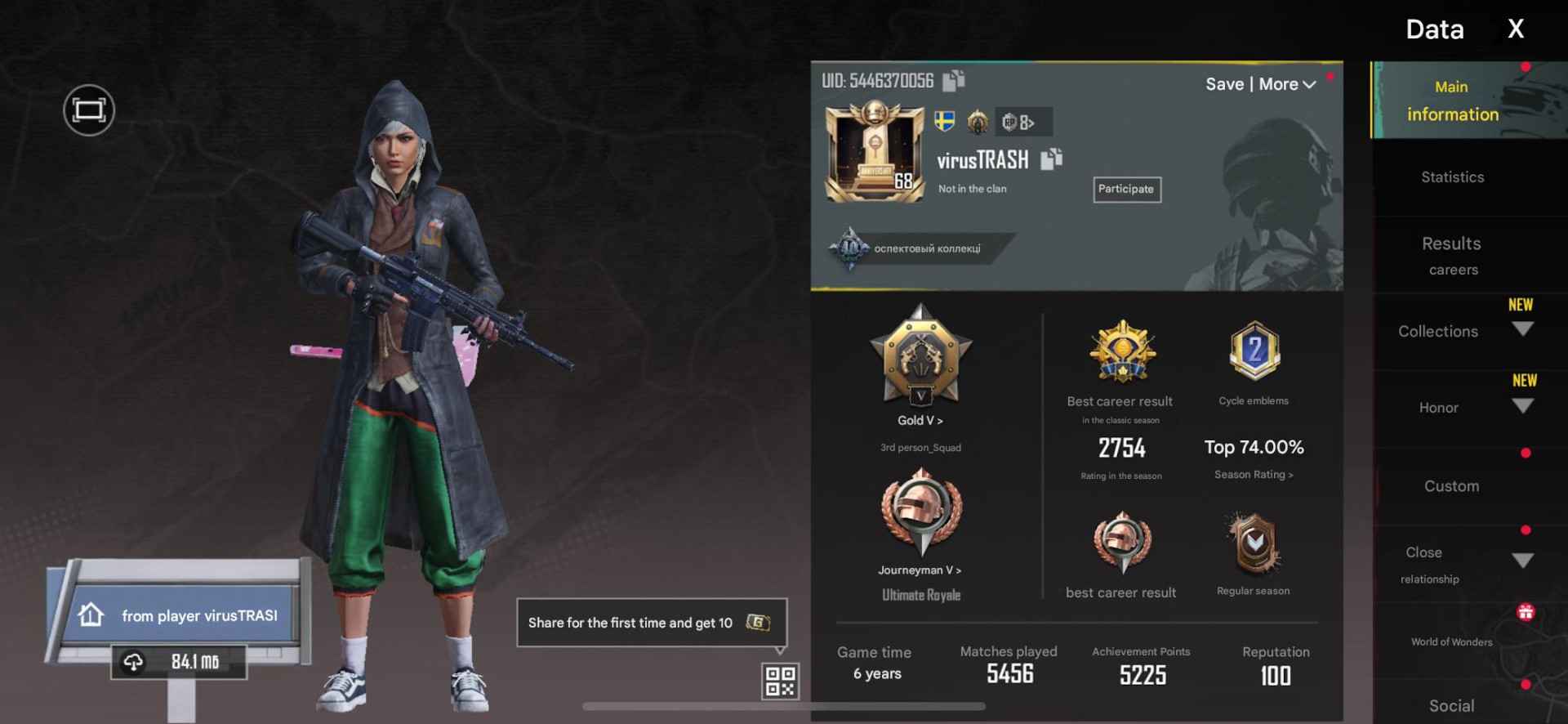This screenshot has width=1568, height=724.
Task: Open Gold V rank details
Action: click(921, 420)
